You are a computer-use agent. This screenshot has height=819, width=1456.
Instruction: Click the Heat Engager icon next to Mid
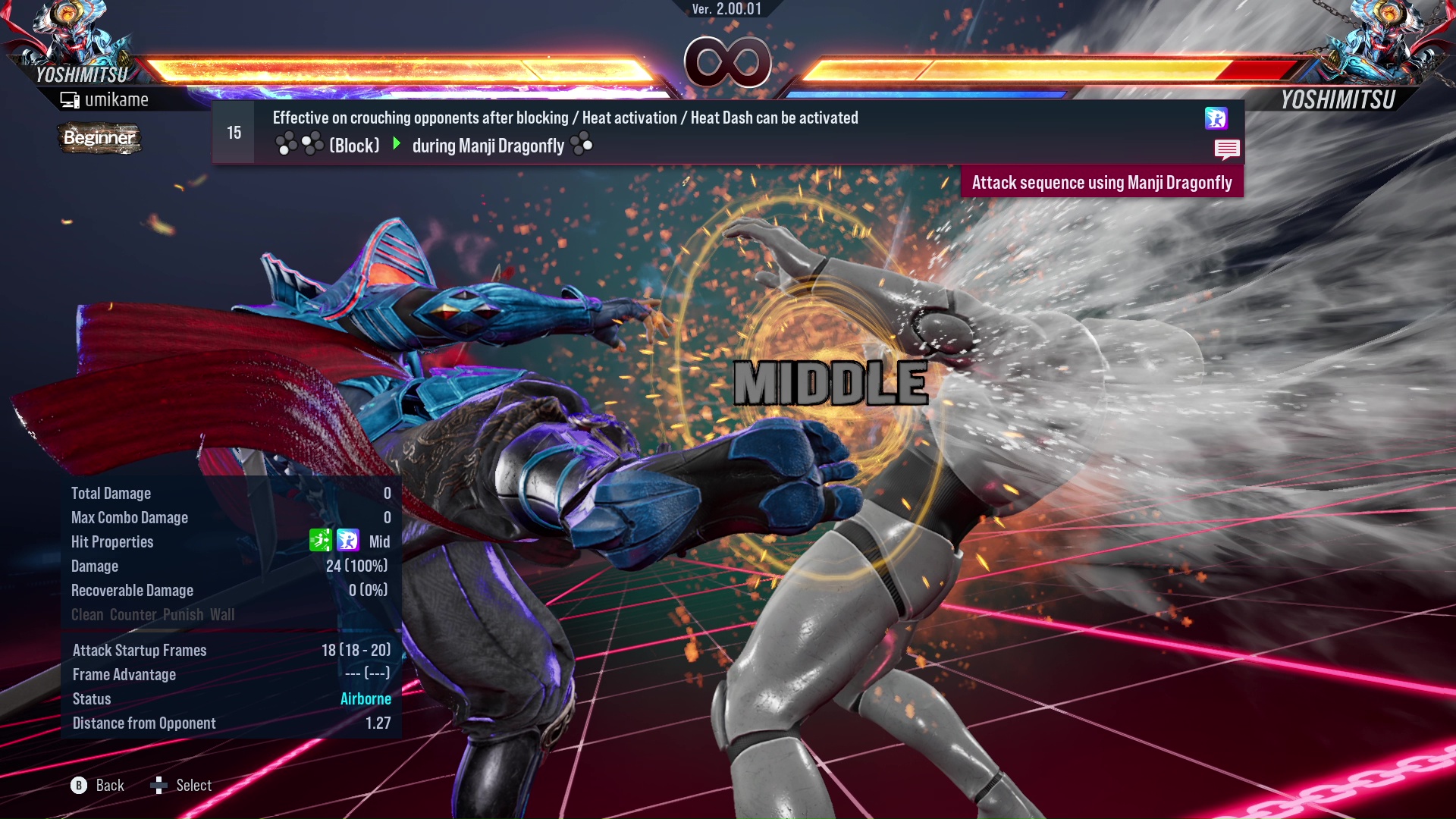[x=349, y=541]
